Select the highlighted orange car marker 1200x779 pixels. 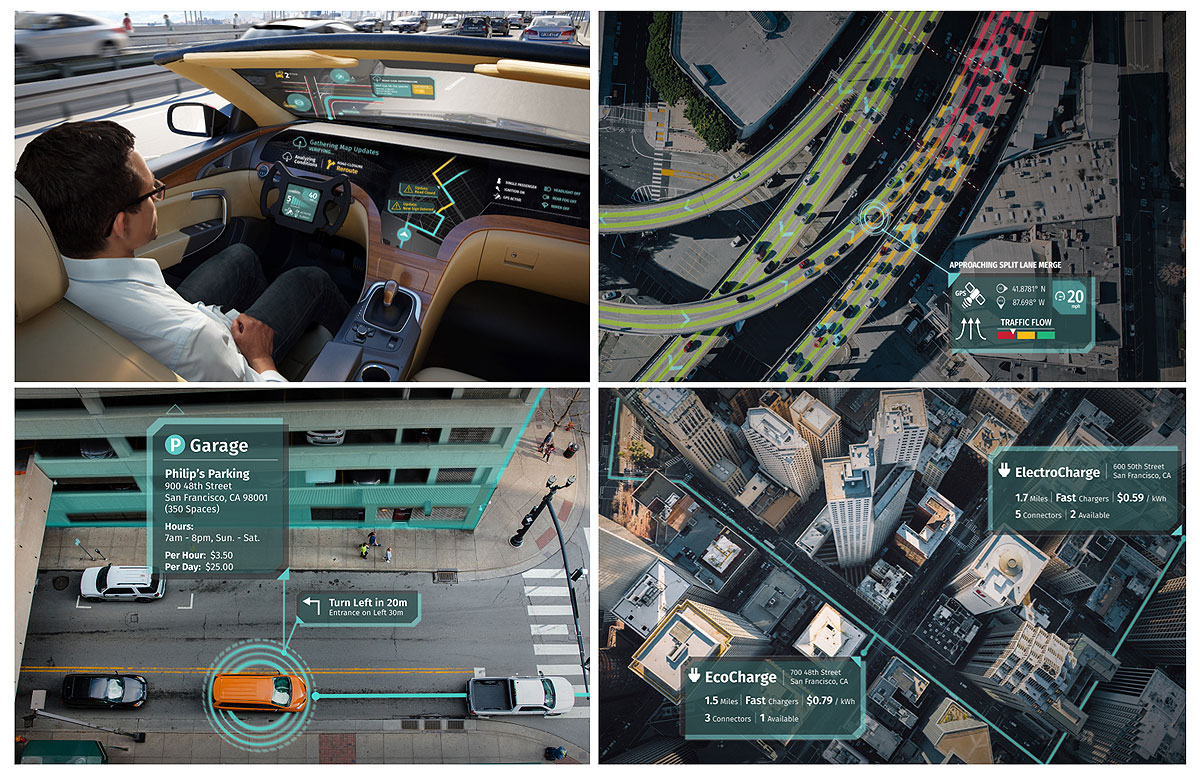pyautogui.click(x=258, y=691)
